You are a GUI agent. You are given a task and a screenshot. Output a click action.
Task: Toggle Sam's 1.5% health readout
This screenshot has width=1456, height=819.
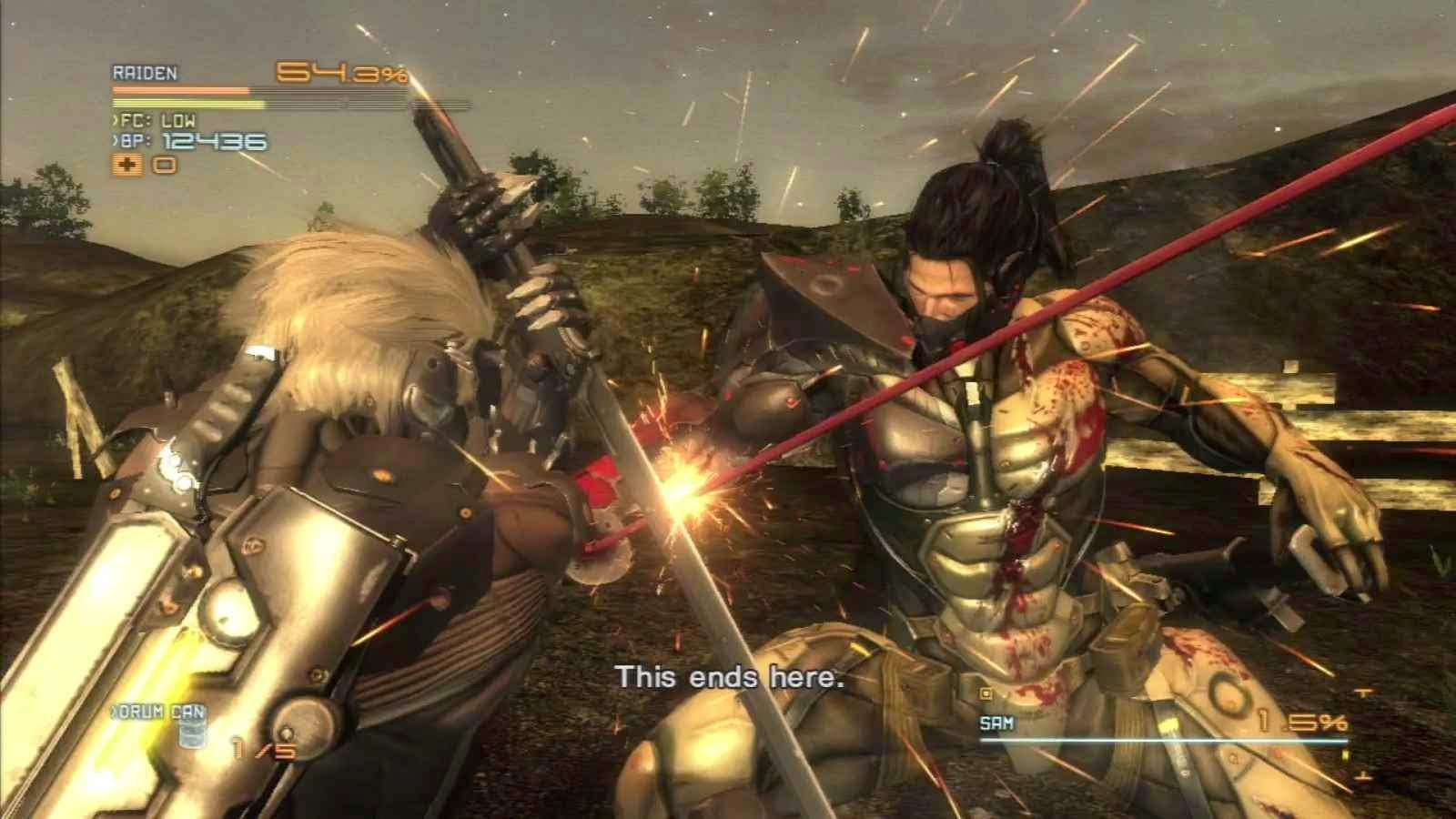pos(1301,722)
